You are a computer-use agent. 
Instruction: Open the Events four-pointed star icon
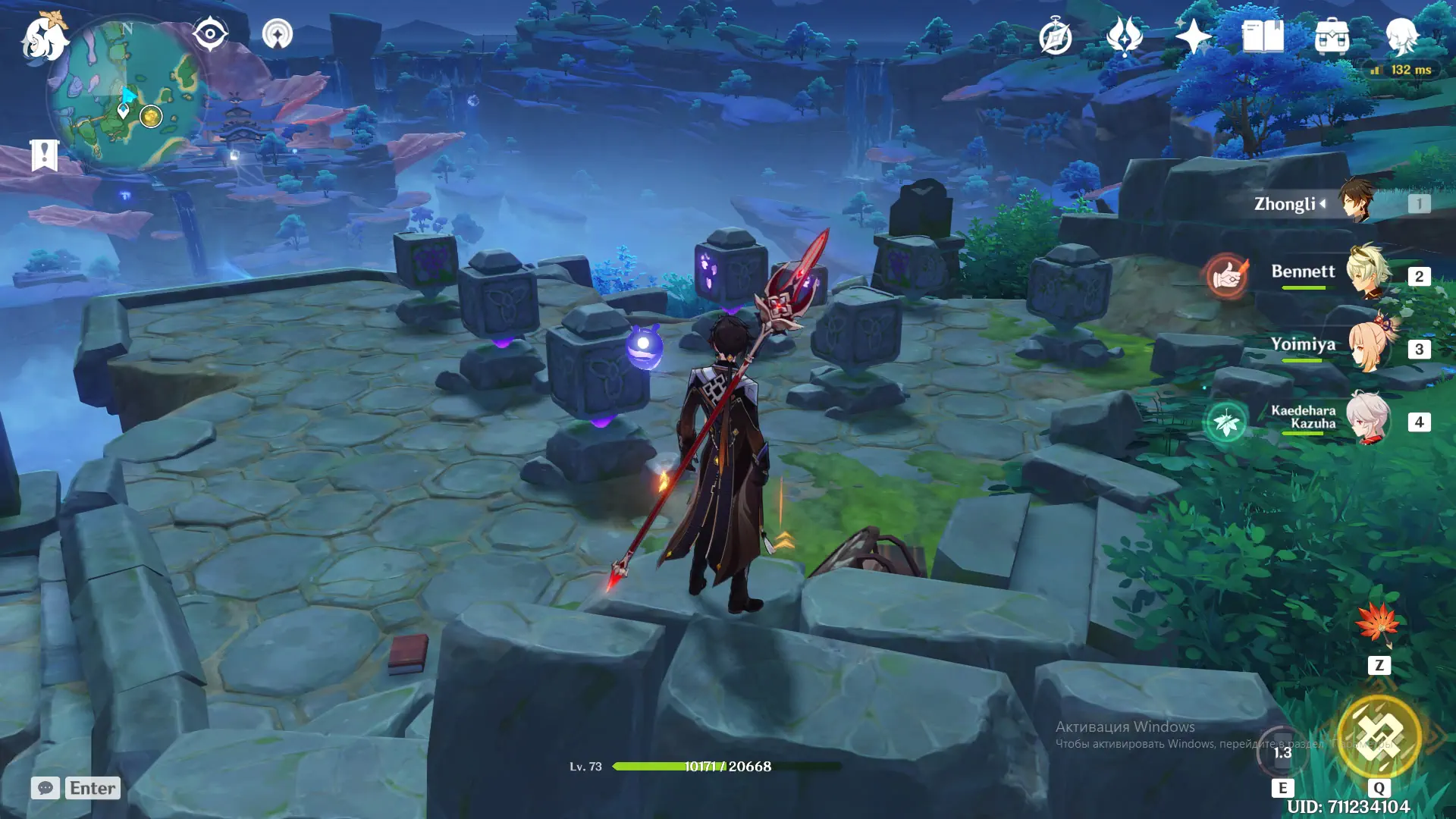[1193, 36]
